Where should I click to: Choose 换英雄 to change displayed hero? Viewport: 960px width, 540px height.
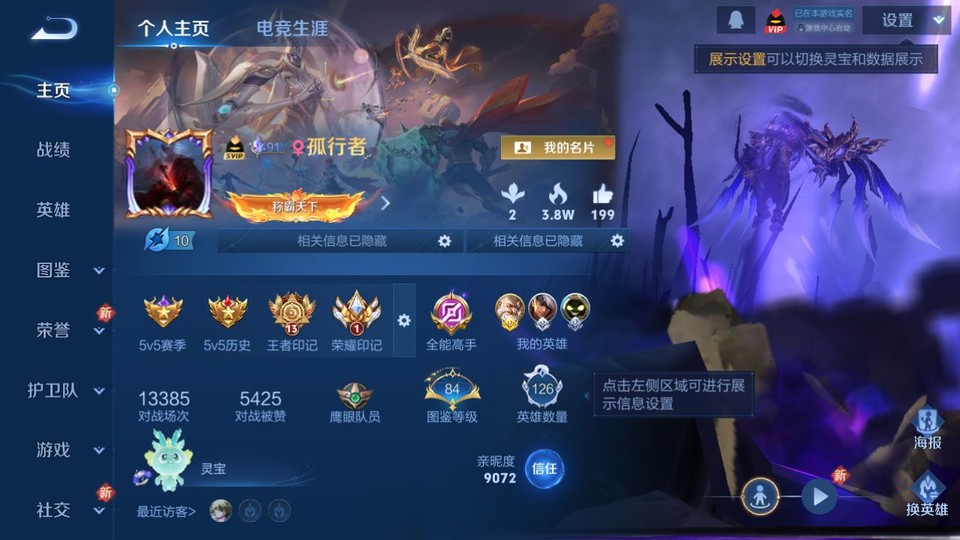point(927,494)
